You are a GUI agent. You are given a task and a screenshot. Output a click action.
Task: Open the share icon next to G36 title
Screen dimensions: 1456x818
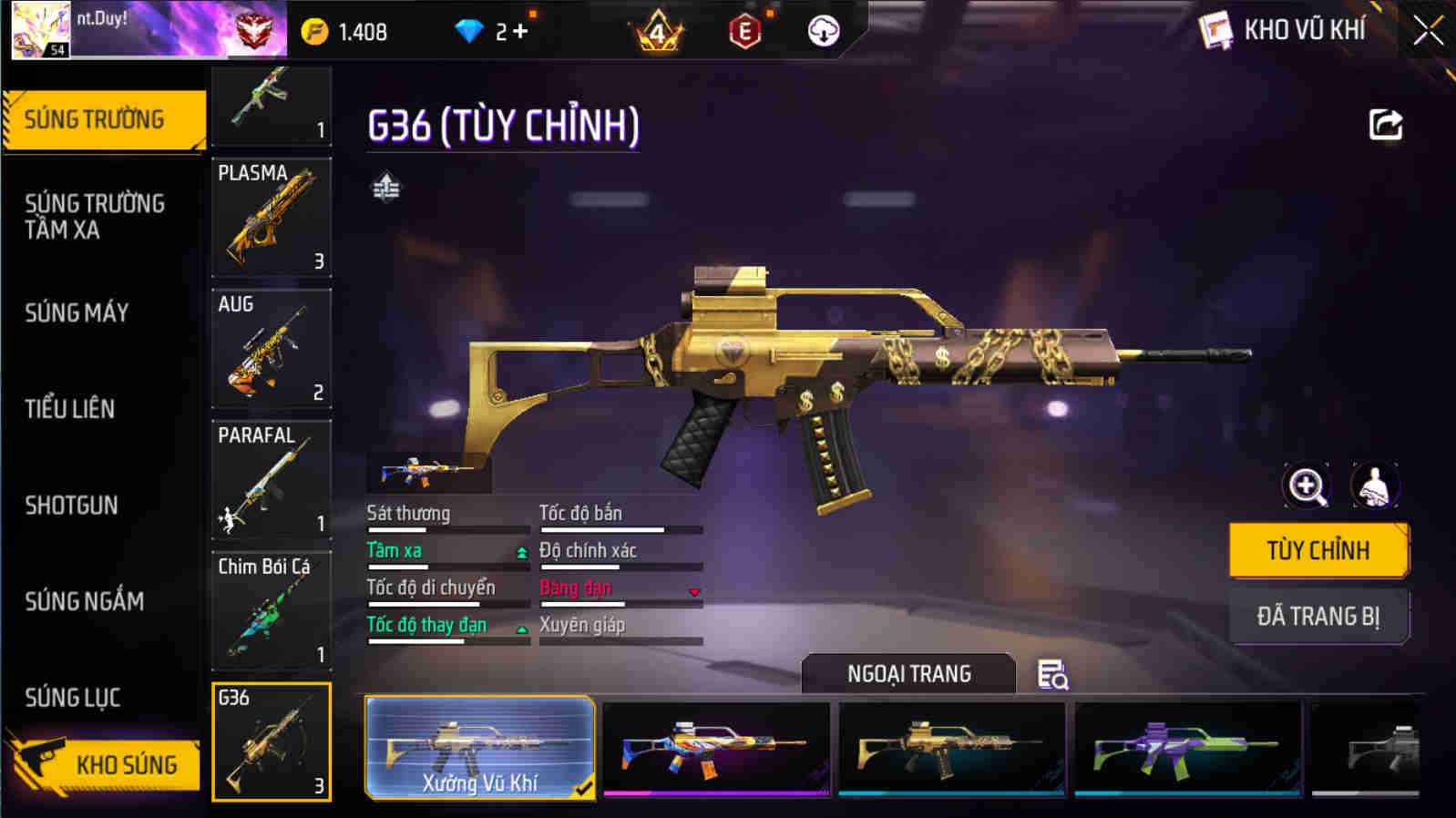1386,125
